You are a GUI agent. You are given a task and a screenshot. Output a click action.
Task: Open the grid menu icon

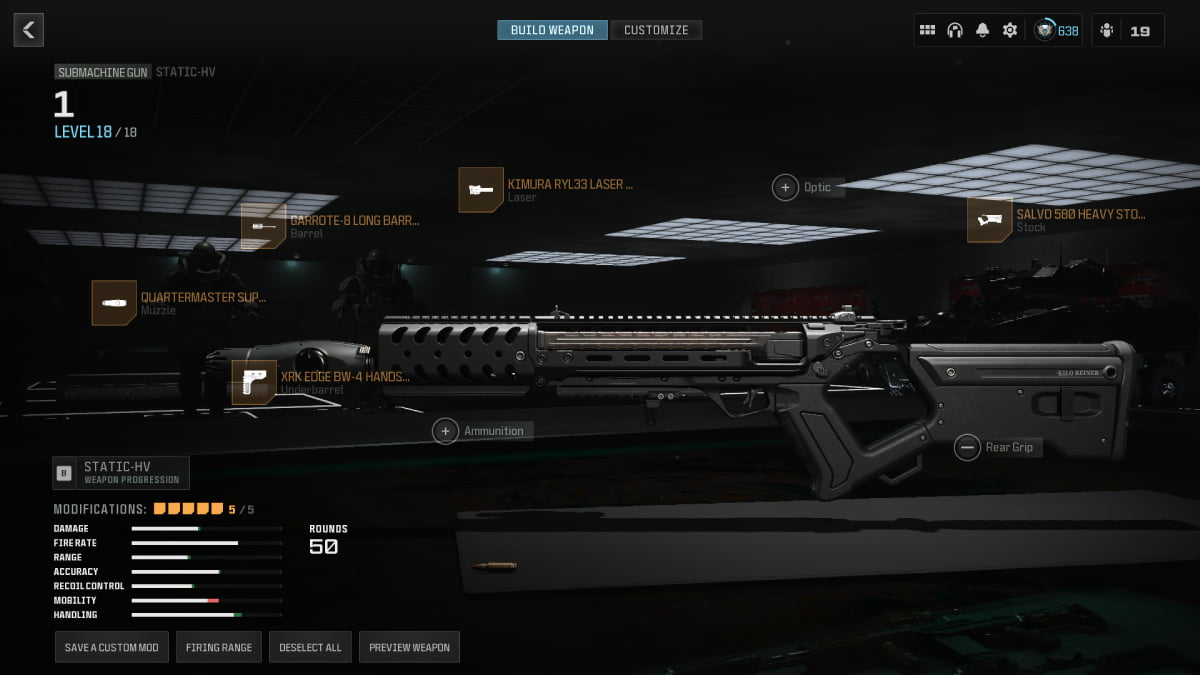click(928, 30)
